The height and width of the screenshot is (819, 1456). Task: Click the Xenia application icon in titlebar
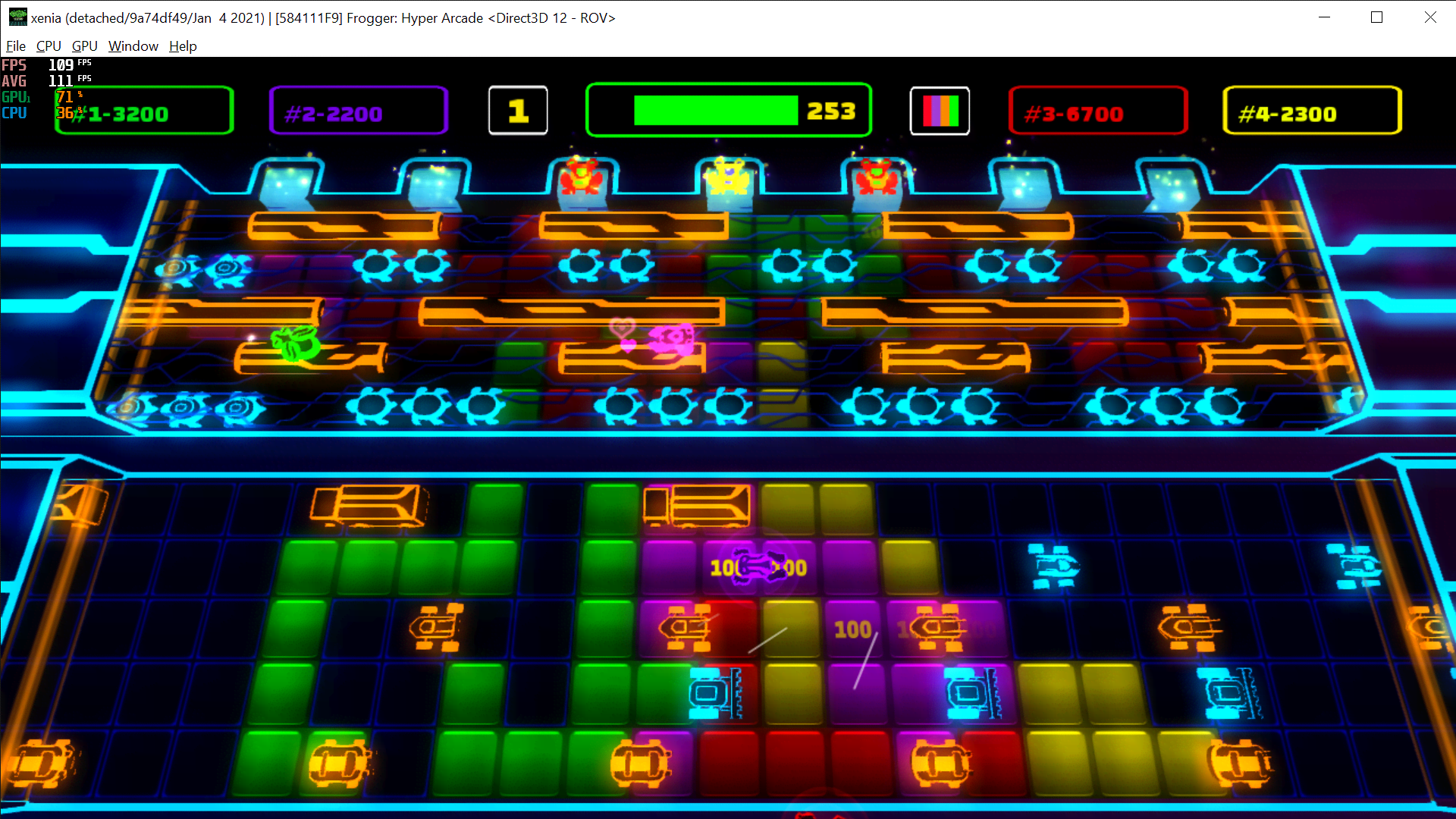(x=17, y=17)
